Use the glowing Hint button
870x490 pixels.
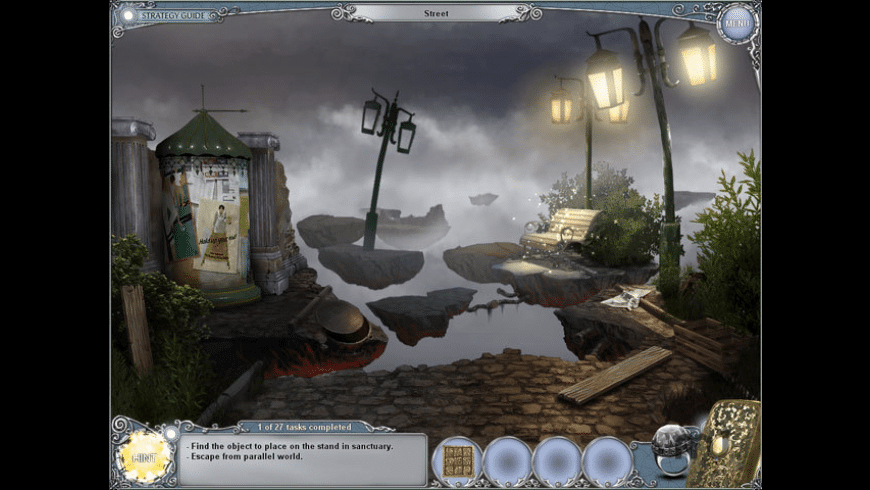[x=143, y=457]
